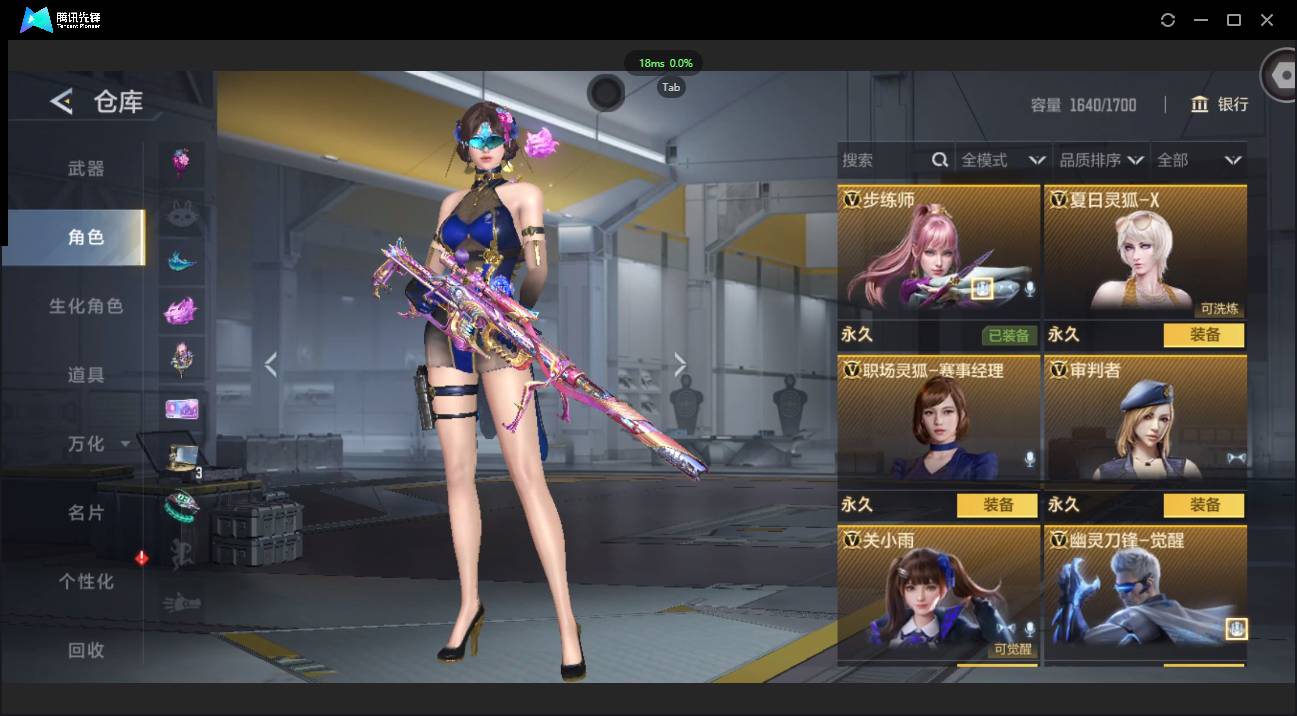Equip the 夏日灵狐-X character

(x=1204, y=335)
